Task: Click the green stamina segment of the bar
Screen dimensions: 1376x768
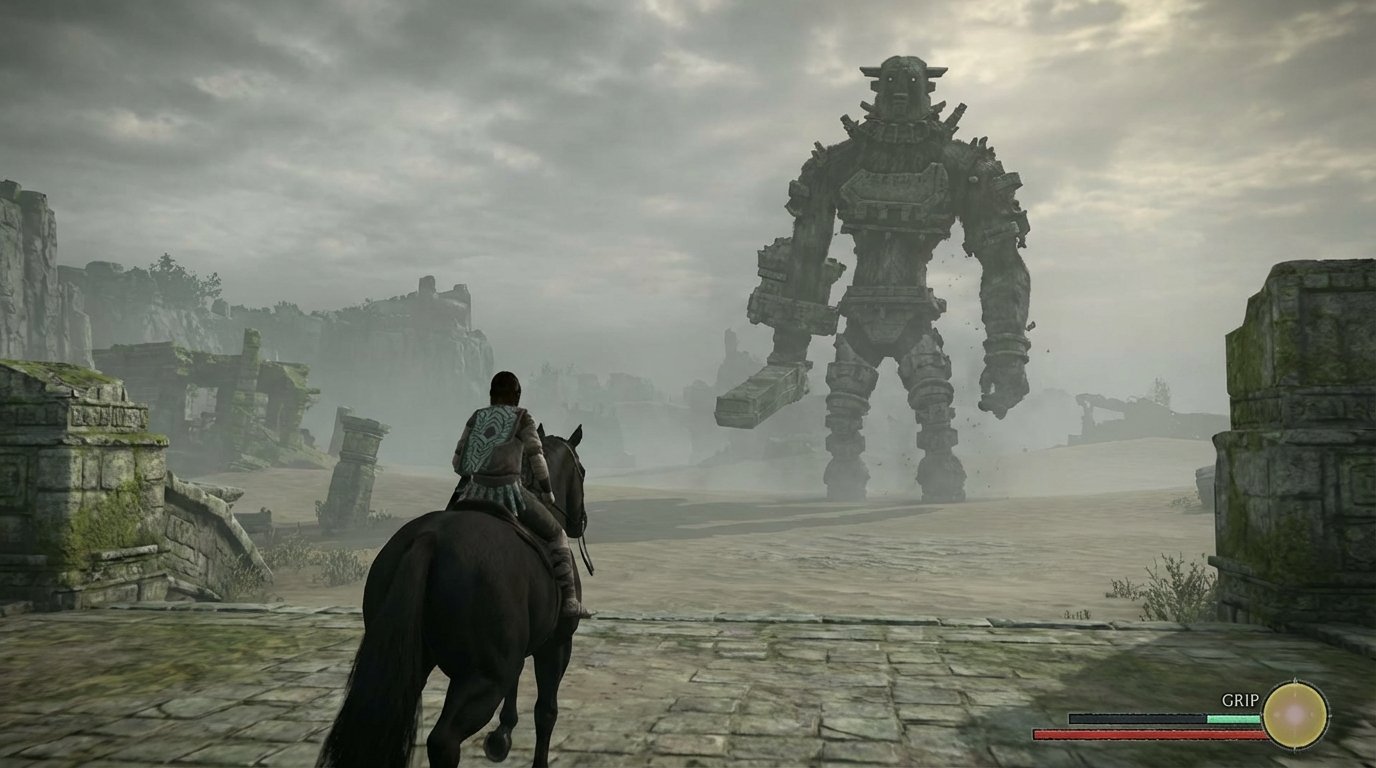Action: coord(1233,718)
